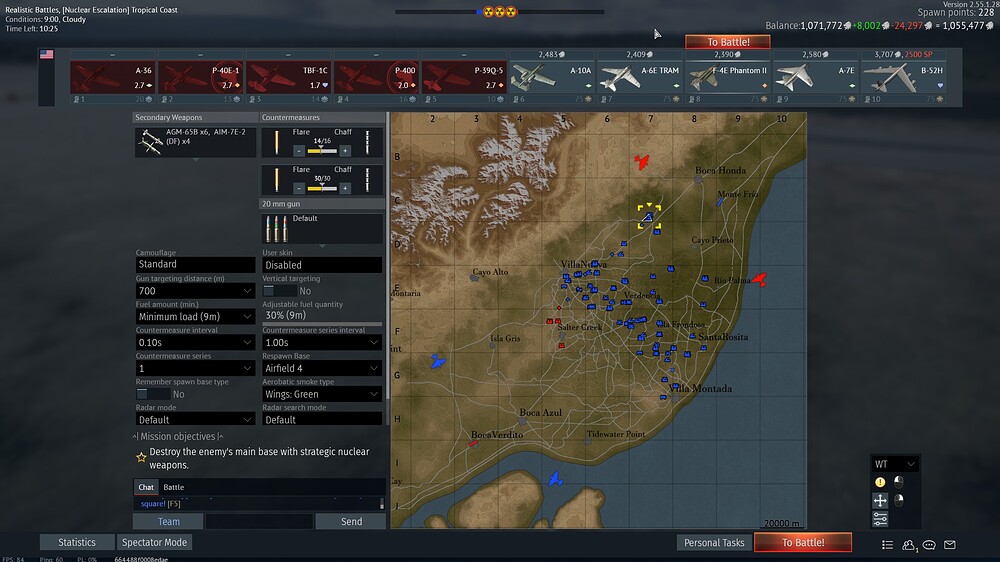Image resolution: width=1000 pixels, height=562 pixels.
Task: Choose the A-10A aircraft slot
Action: click(x=552, y=77)
